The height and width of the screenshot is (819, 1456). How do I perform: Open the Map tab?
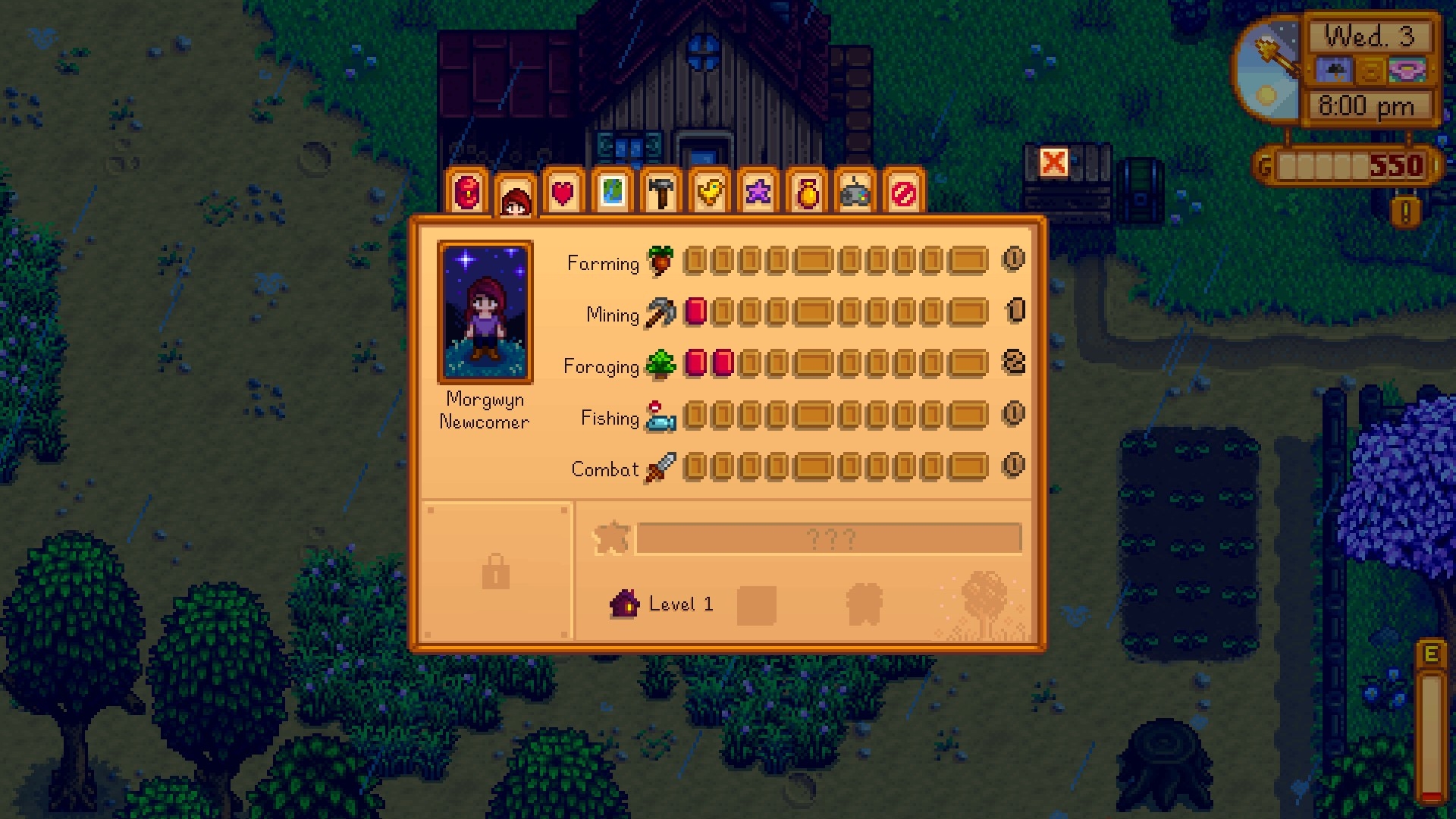click(612, 193)
